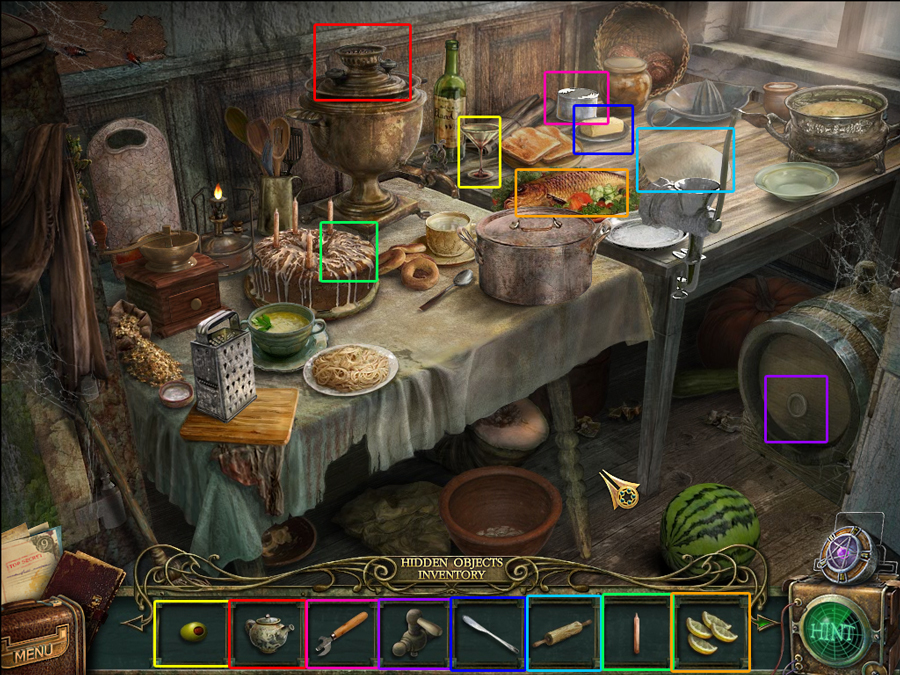Image resolution: width=900 pixels, height=675 pixels.
Task: Switch to the Hidden Objects list
Action: pos(451,563)
